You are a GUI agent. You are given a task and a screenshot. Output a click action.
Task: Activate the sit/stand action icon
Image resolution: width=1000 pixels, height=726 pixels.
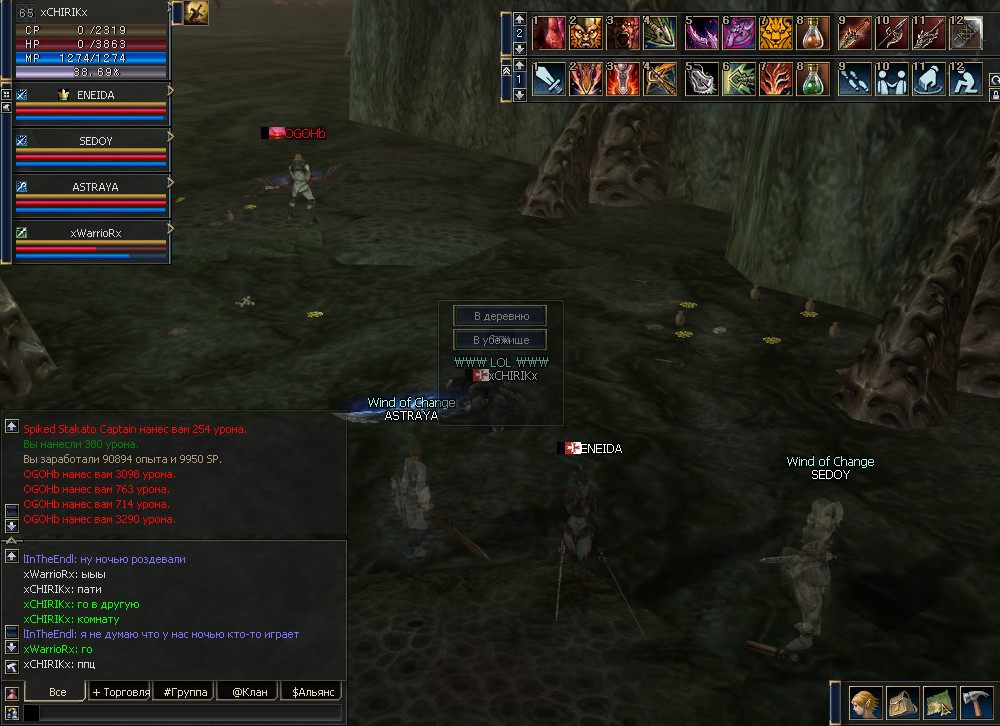click(x=967, y=79)
